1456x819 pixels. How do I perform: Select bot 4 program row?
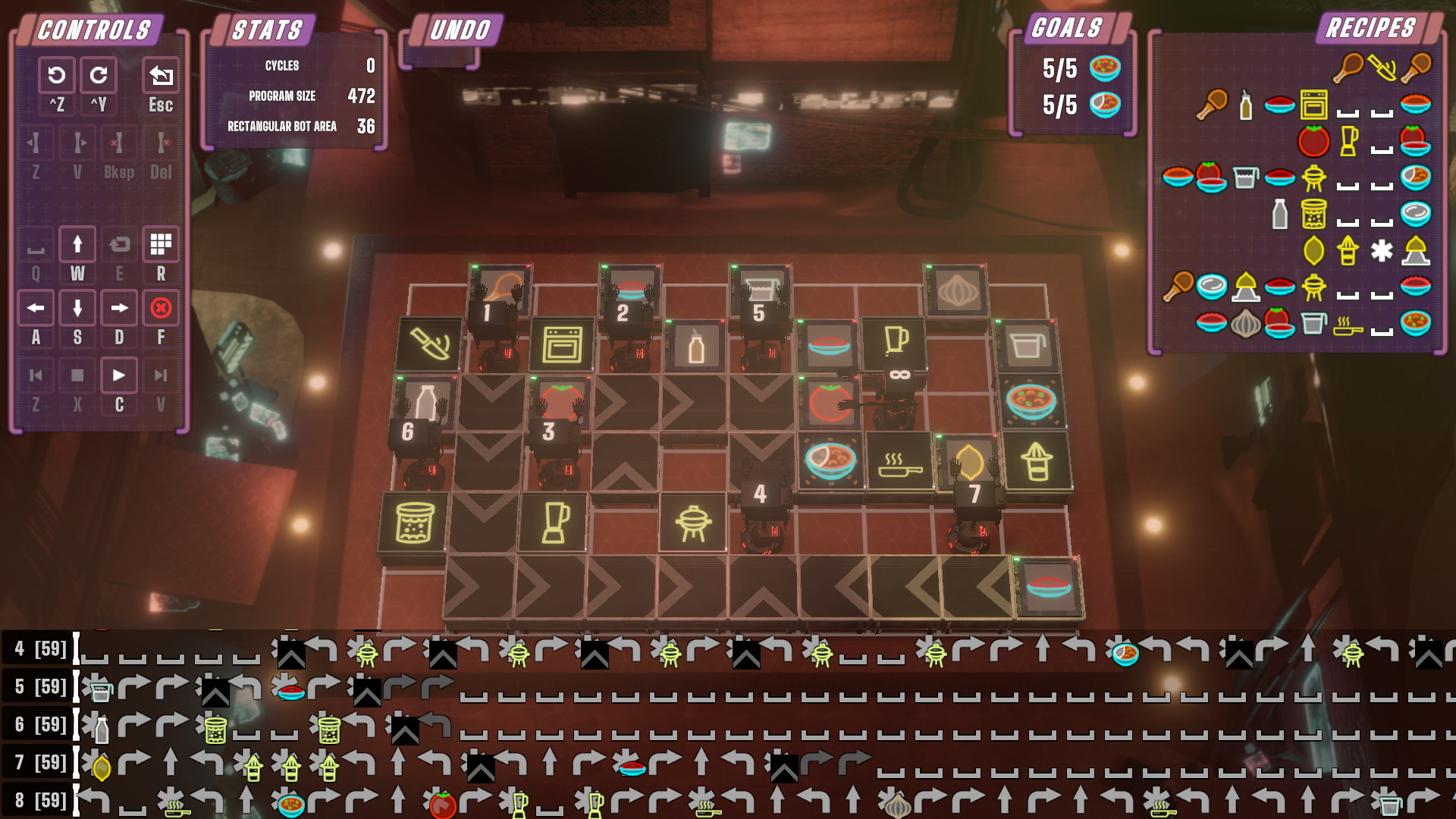(x=41, y=649)
